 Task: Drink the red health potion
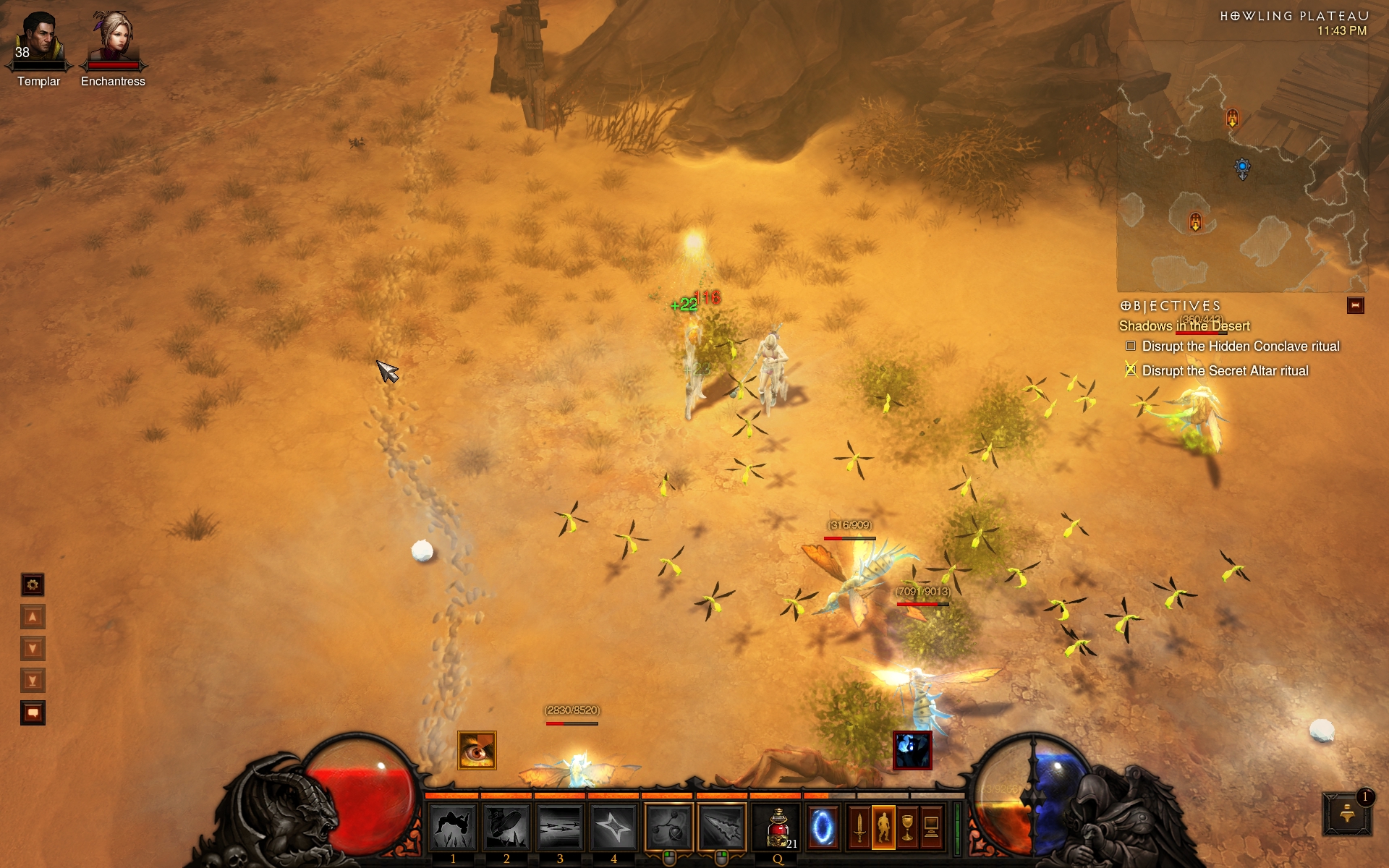(x=778, y=827)
